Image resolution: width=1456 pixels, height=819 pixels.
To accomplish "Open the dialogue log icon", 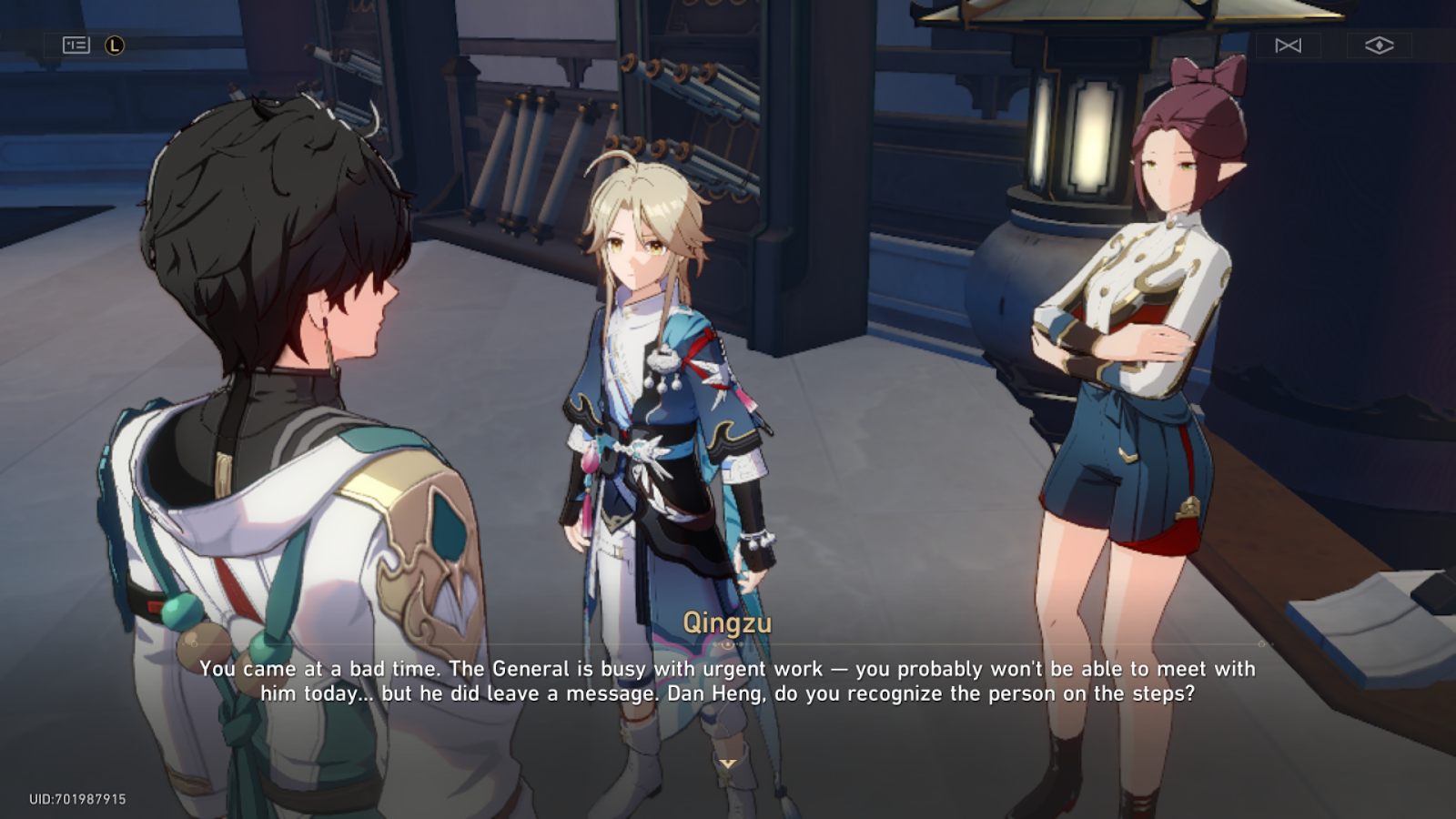I will 76,45.
